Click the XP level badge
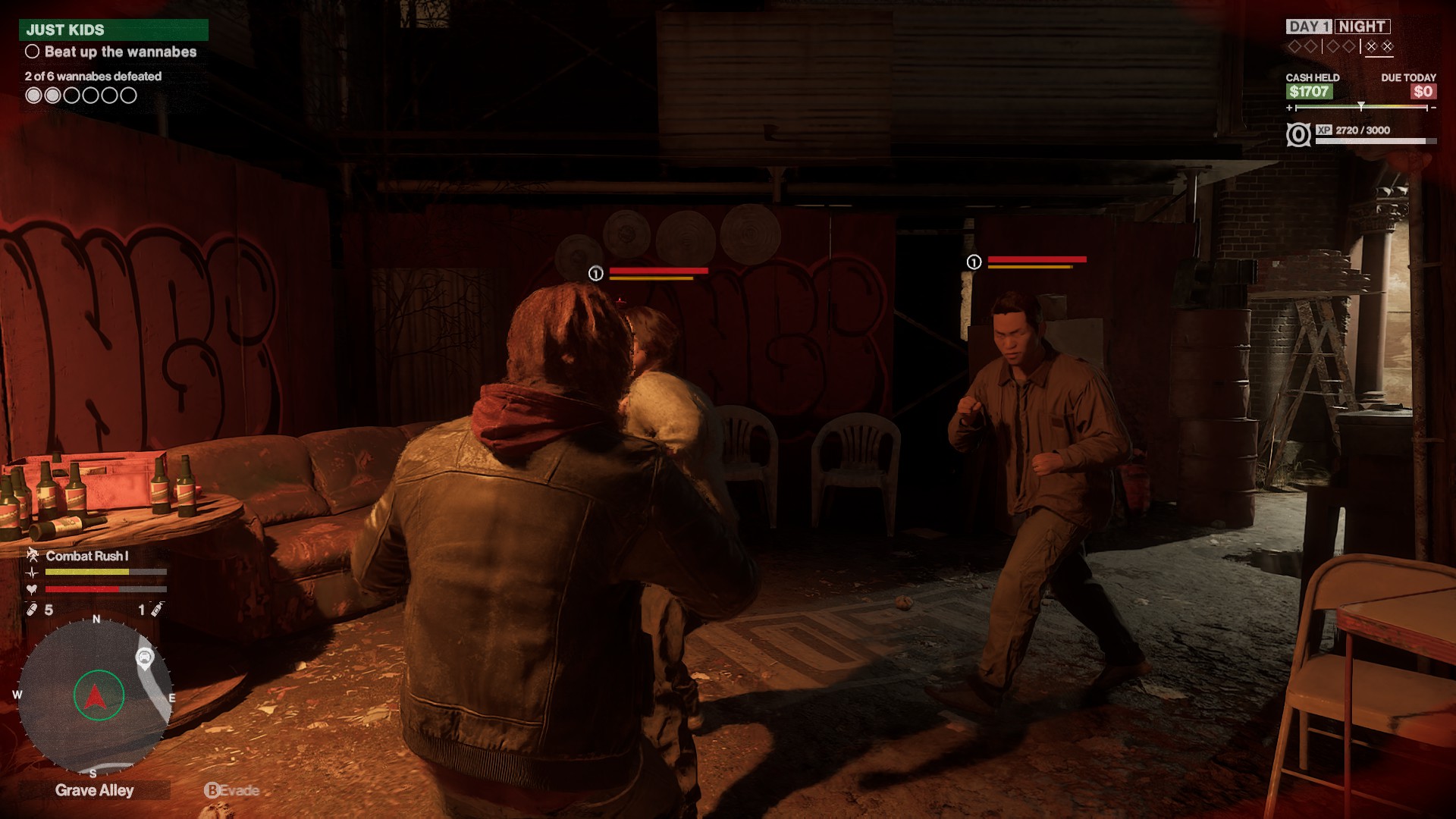This screenshot has height=819, width=1456. click(1298, 135)
